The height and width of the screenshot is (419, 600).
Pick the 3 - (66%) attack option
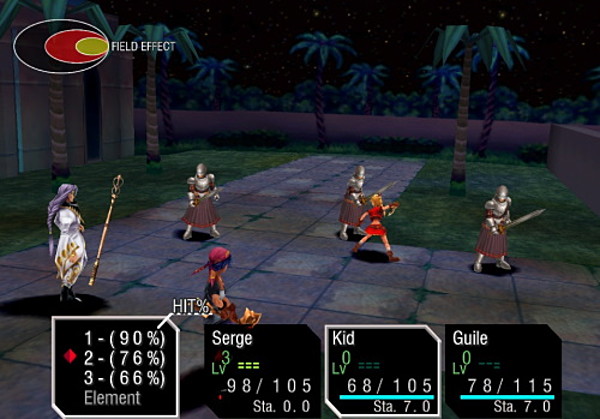(123, 377)
